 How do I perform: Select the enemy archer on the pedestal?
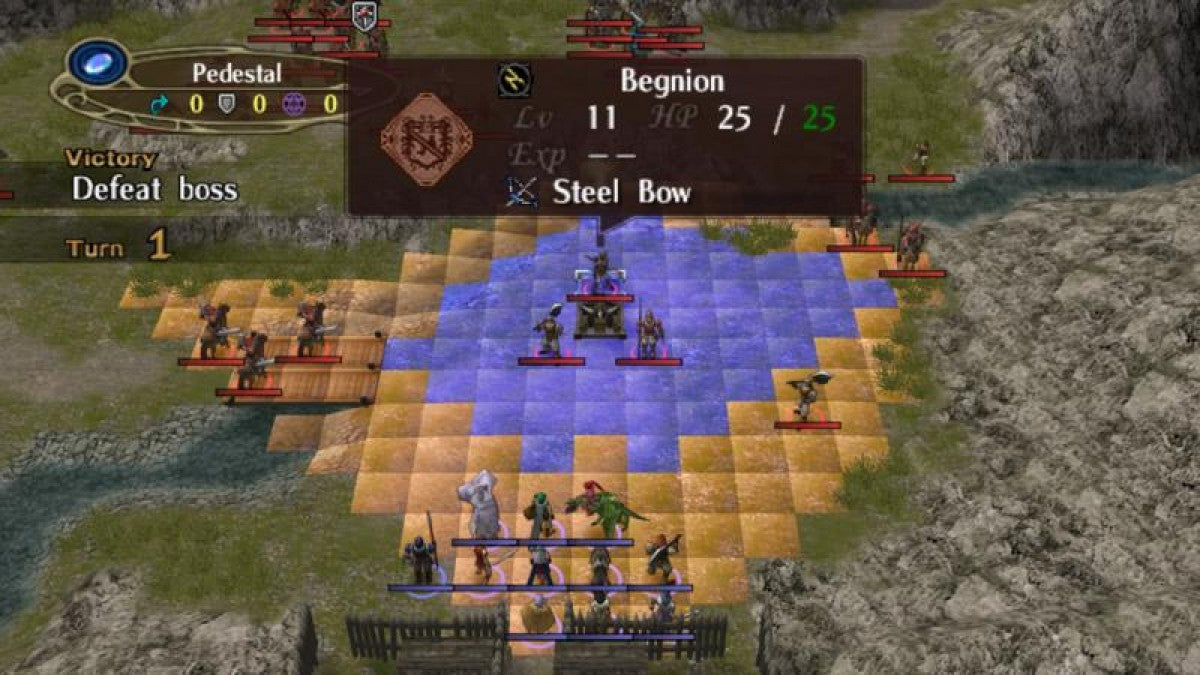click(599, 270)
